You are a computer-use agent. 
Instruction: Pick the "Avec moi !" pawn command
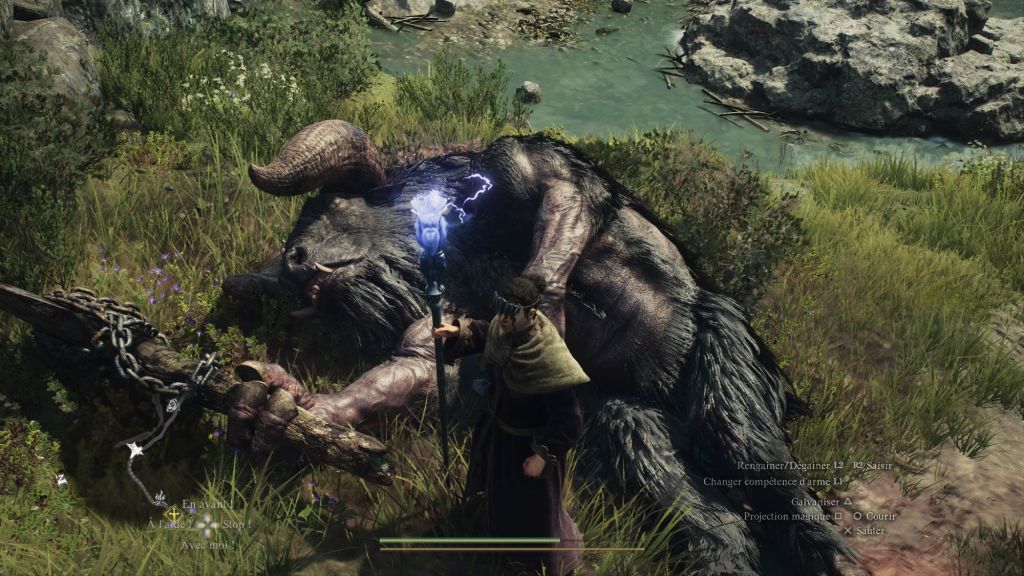click(205, 545)
